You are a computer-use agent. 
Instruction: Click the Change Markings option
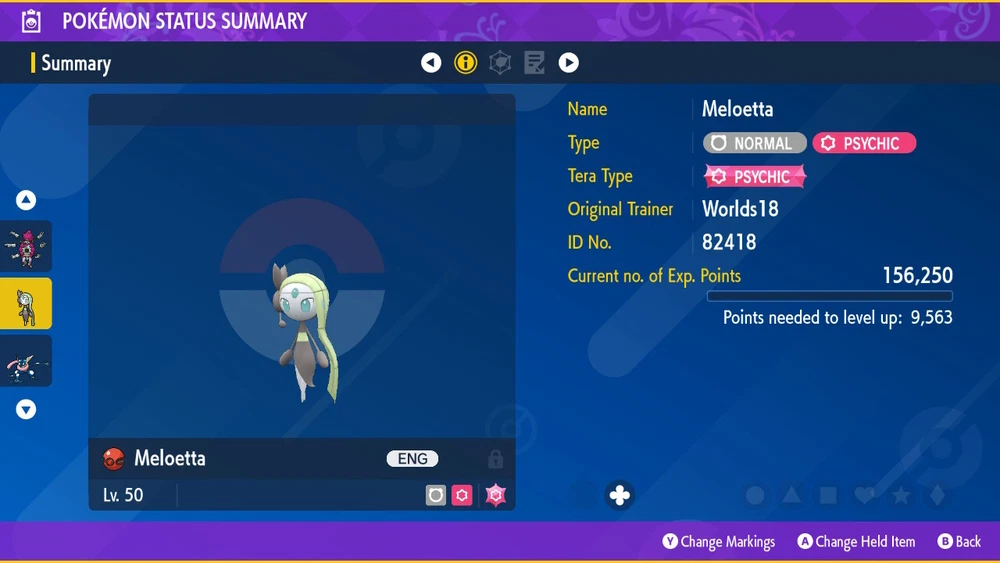pos(719,542)
